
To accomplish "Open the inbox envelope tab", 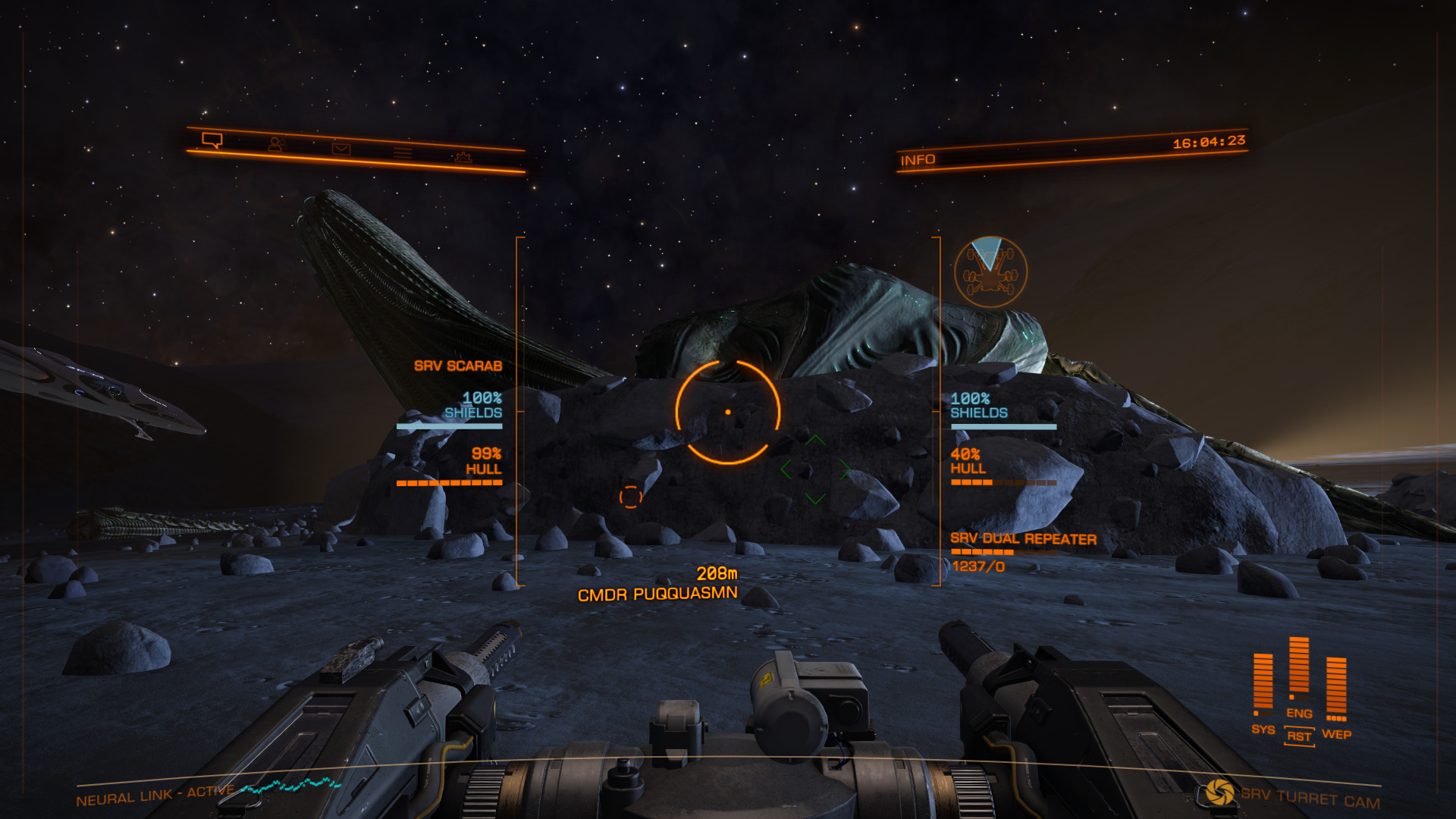I will coord(341,149).
